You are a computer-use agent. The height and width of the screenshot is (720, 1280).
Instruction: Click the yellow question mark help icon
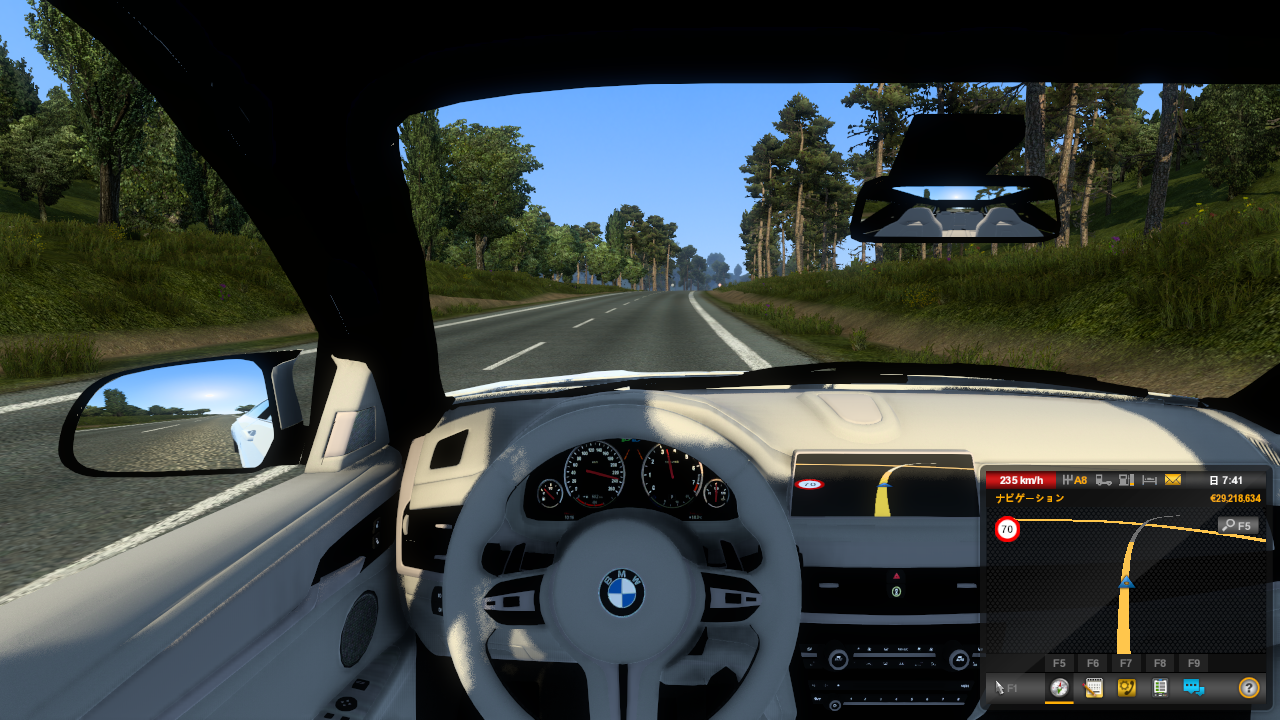(x=1248, y=687)
